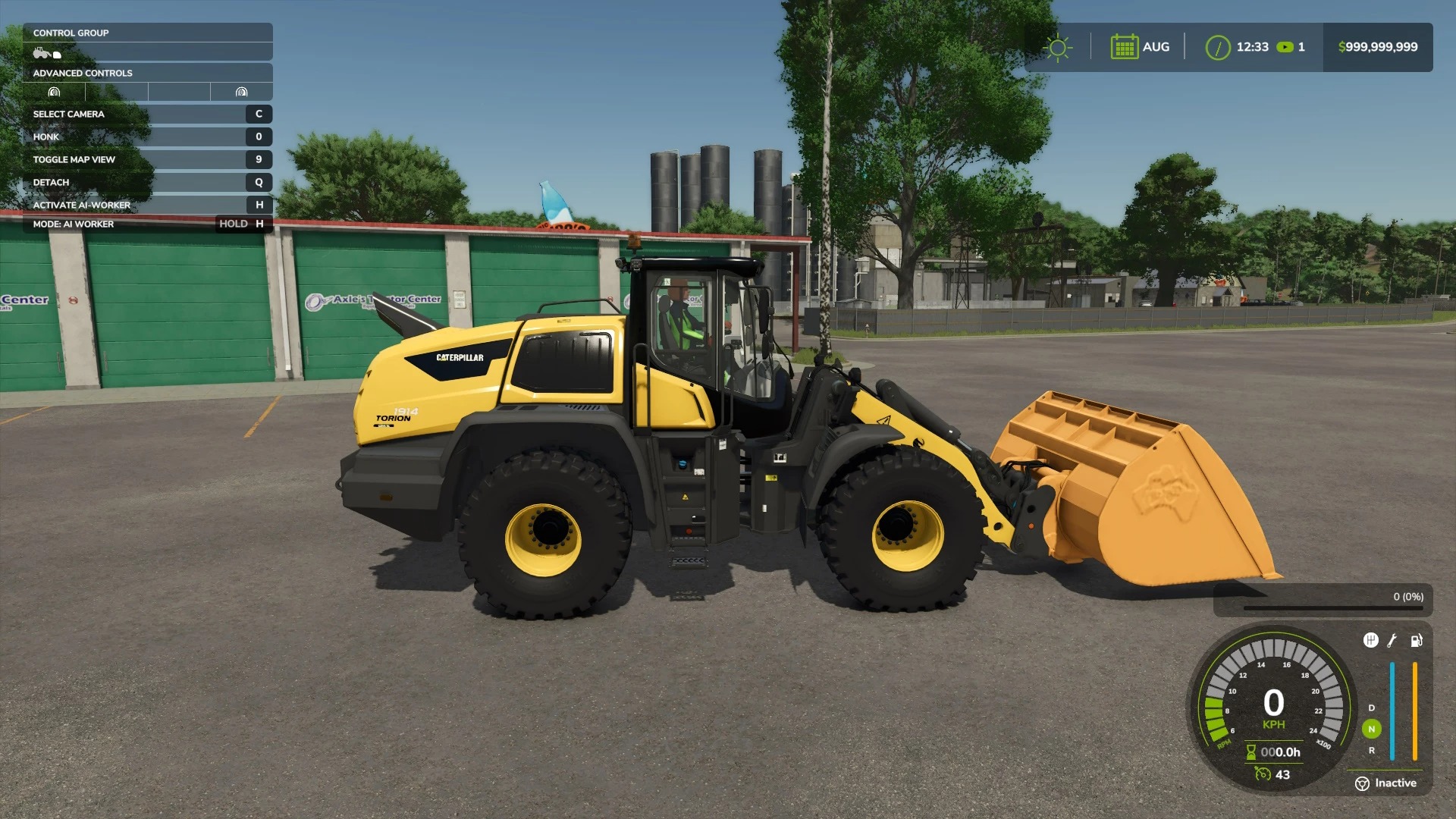Open the AUG calendar icon
Viewport: 1456px width, 819px height.
pyautogui.click(x=1125, y=47)
